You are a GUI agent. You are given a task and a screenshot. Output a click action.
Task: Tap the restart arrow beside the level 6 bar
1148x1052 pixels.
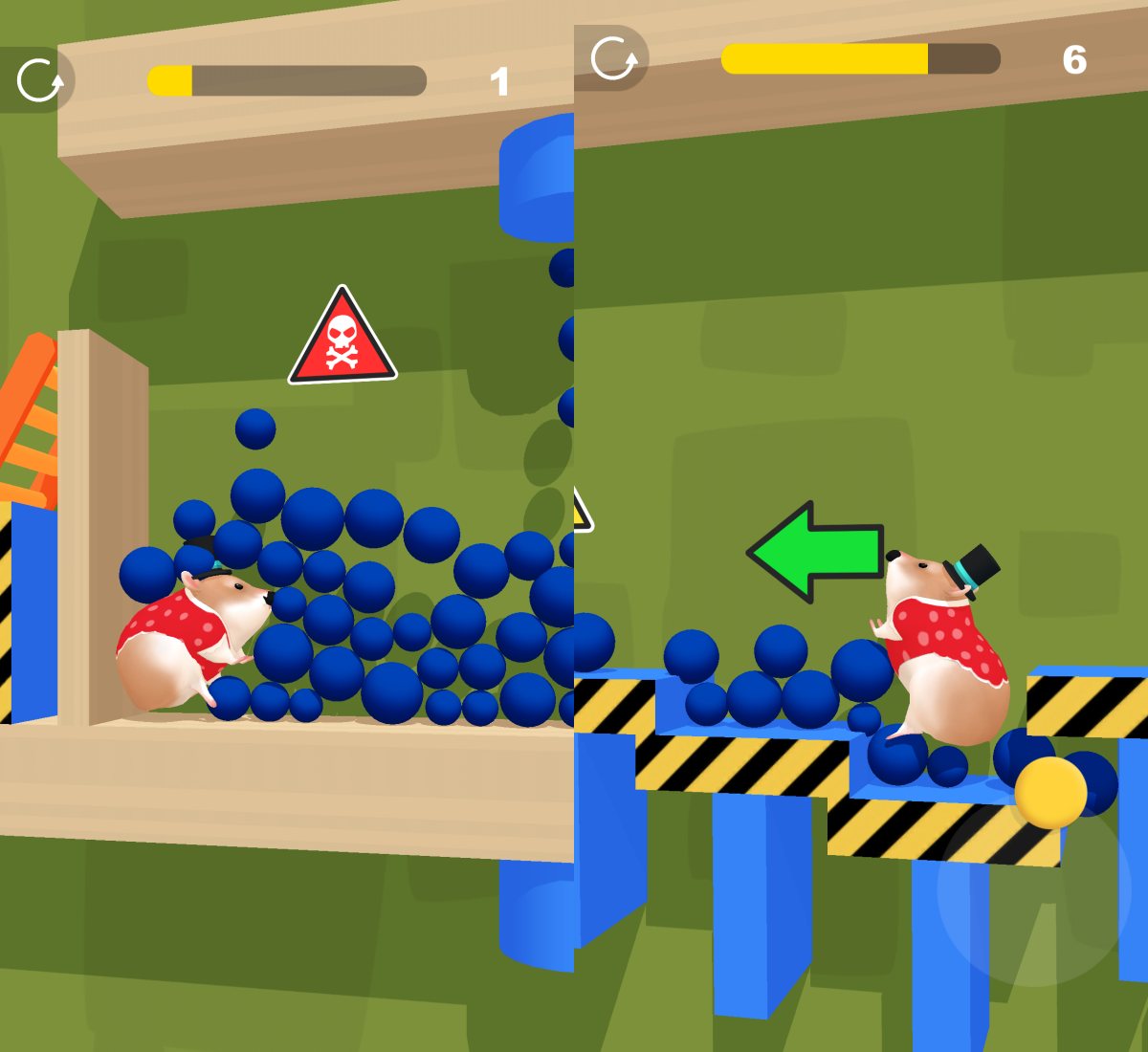pyautogui.click(x=613, y=59)
